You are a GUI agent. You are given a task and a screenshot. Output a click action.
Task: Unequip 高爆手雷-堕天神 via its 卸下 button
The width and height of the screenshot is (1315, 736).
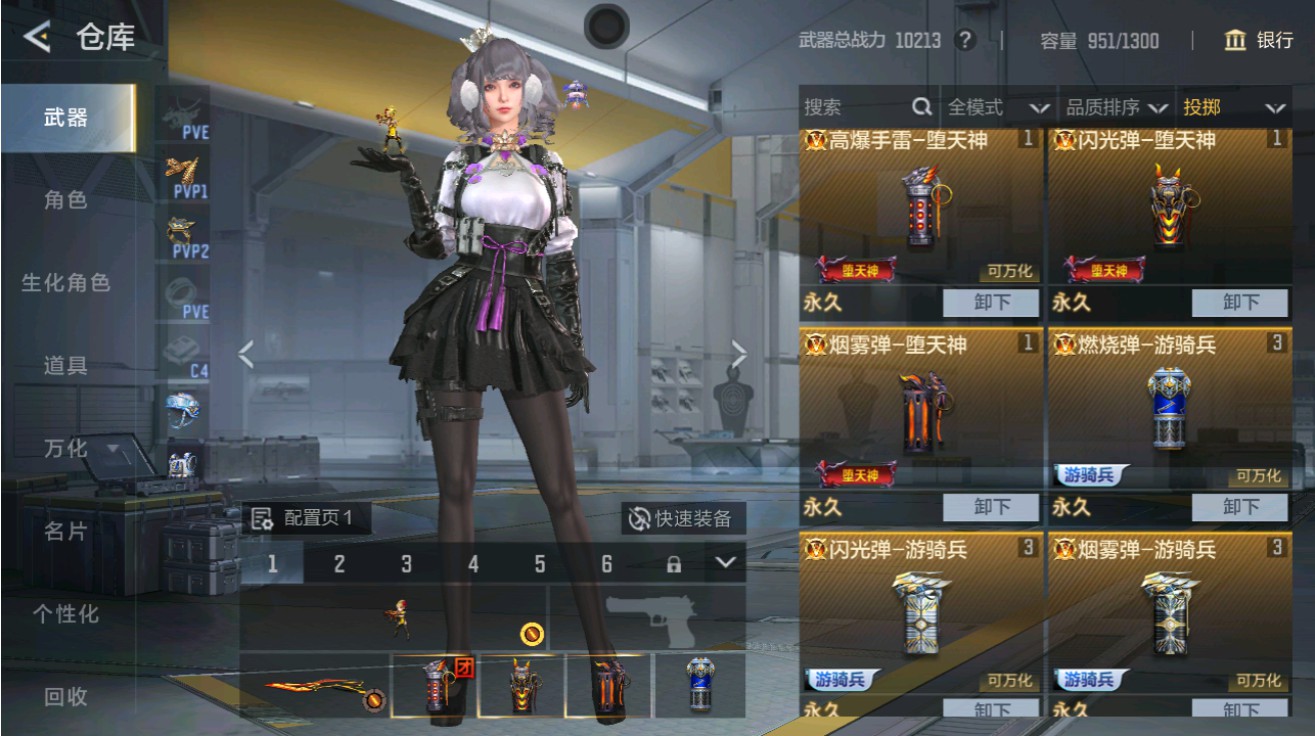coord(992,303)
